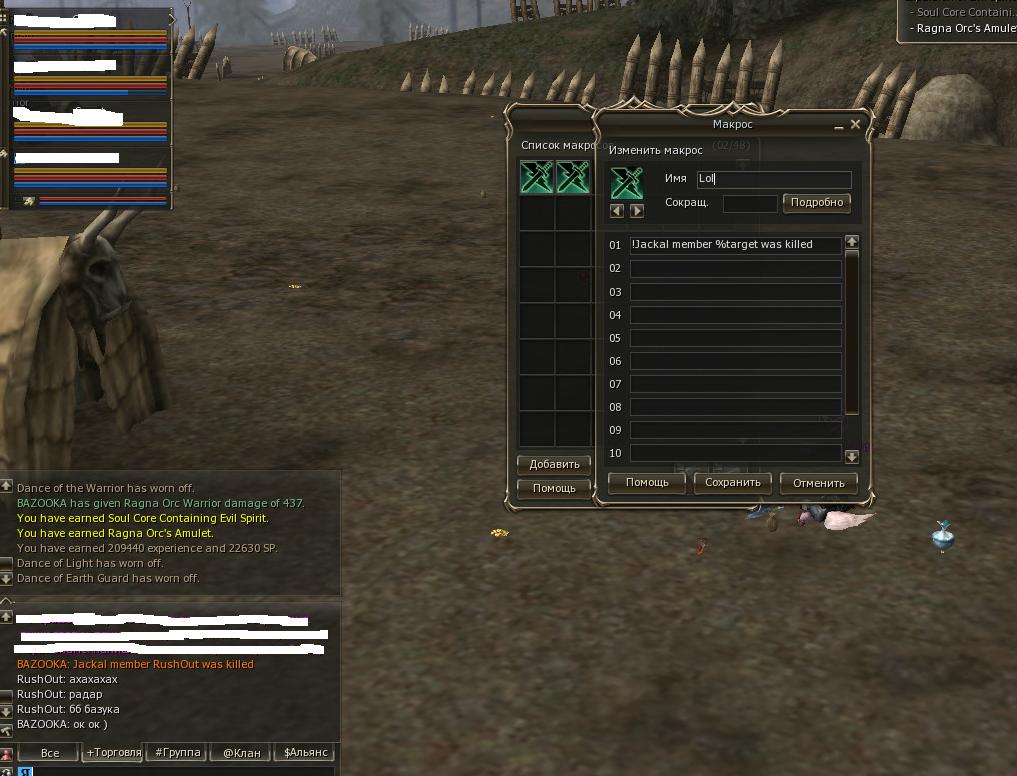The height and width of the screenshot is (776, 1017).
Task: Switch to the +Торговля chat tab
Action: [x=113, y=752]
